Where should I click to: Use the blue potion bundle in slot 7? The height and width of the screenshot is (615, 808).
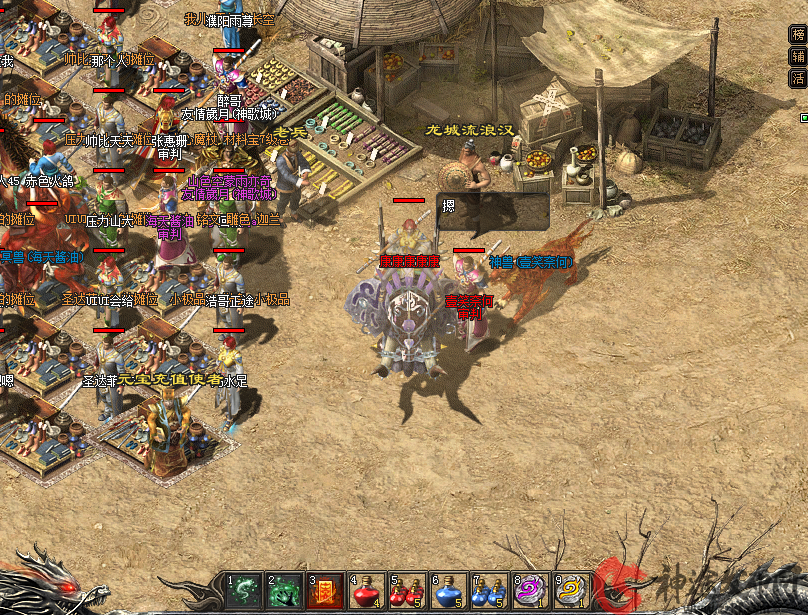[x=489, y=590]
